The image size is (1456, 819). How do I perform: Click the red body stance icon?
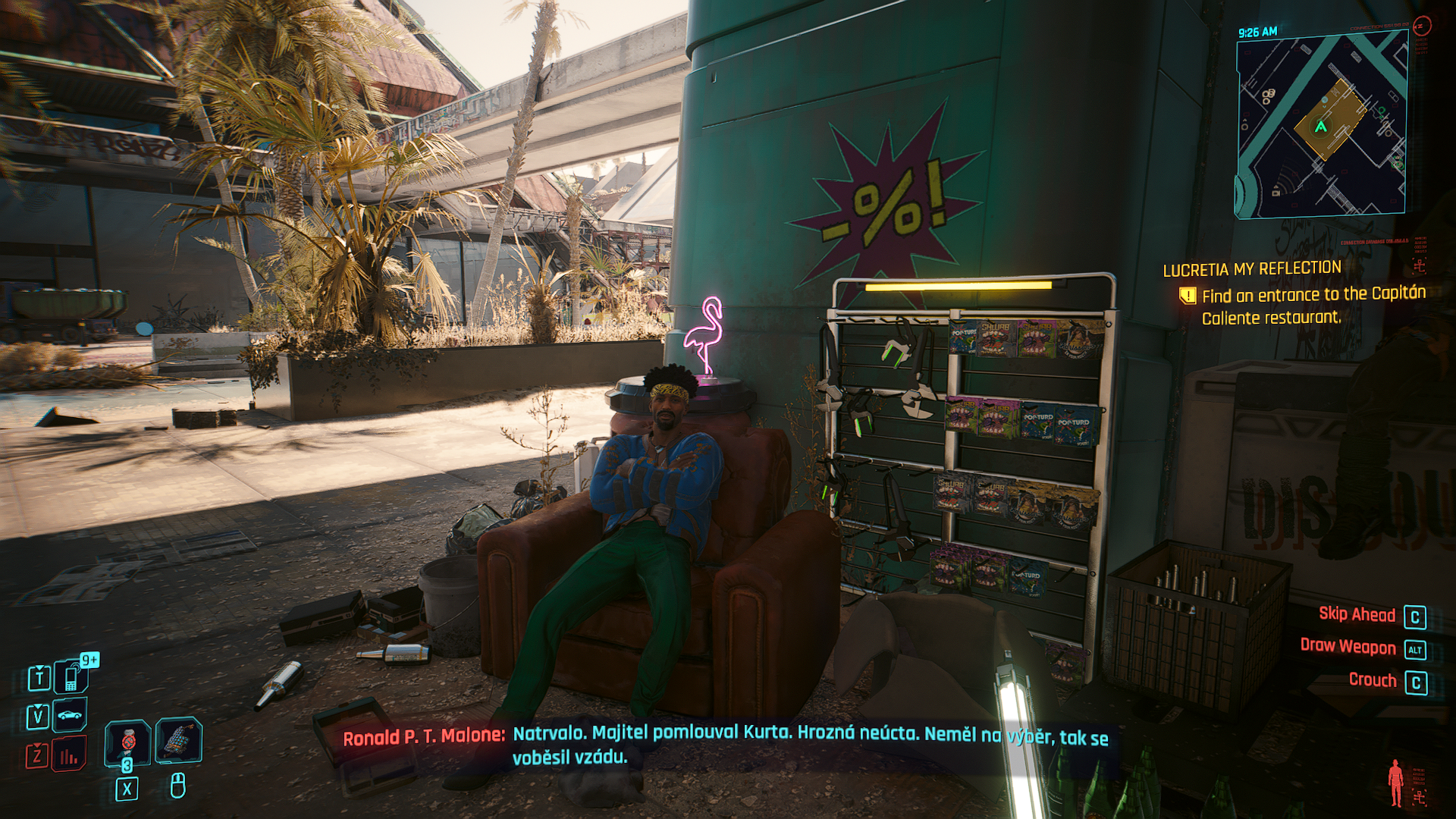(1395, 782)
